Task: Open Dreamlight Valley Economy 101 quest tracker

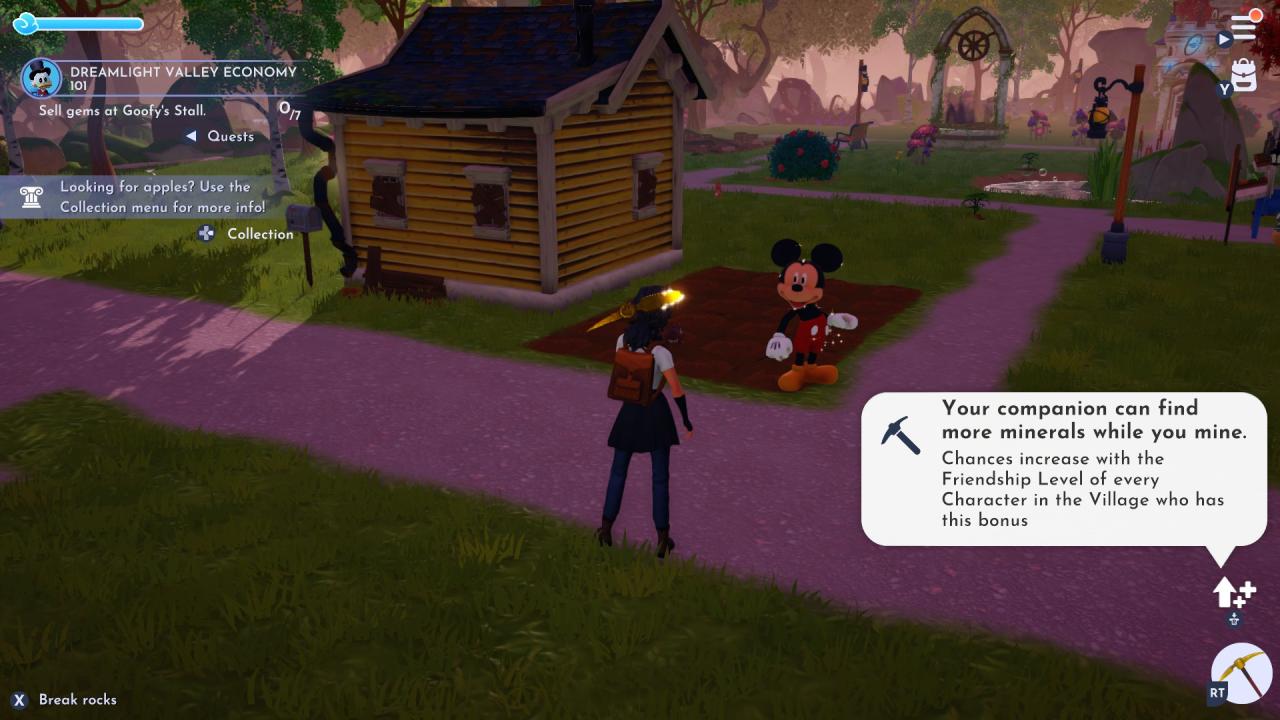Action: (183, 78)
